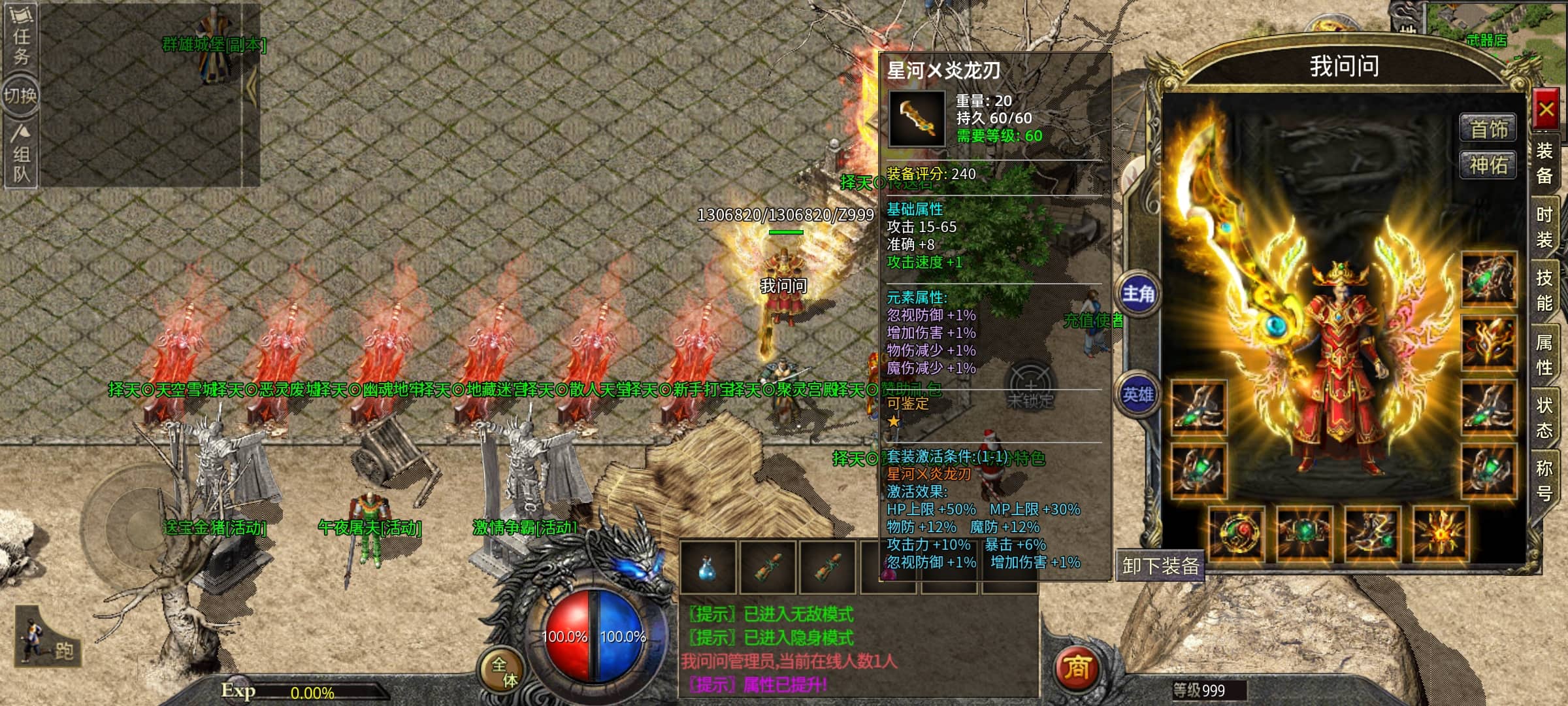
Task: Select the 英雄 hero button
Action: pos(1138,395)
